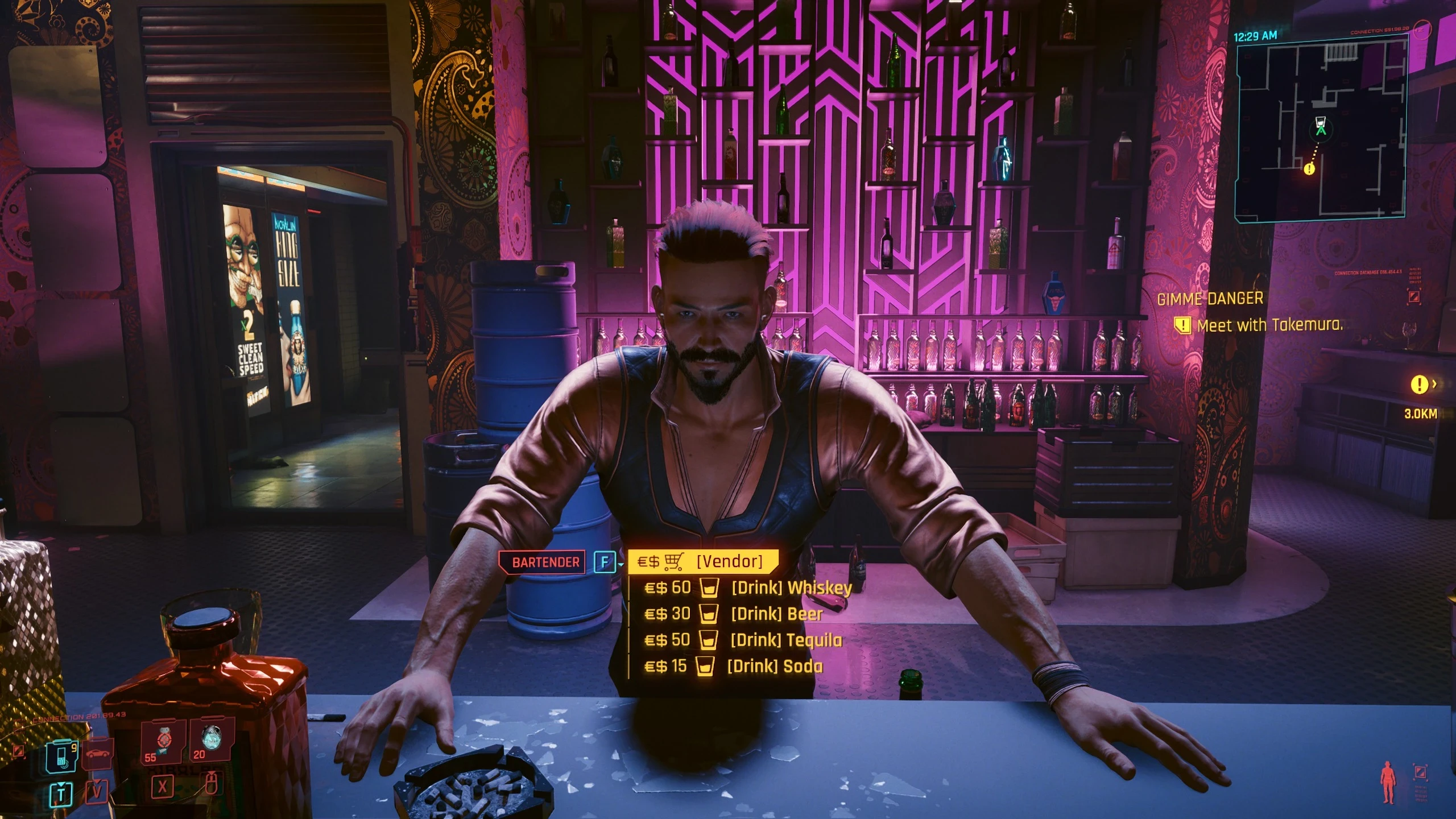Image resolution: width=1456 pixels, height=819 pixels.
Task: Click the yellow quest marker on the minimap
Action: [x=1310, y=169]
